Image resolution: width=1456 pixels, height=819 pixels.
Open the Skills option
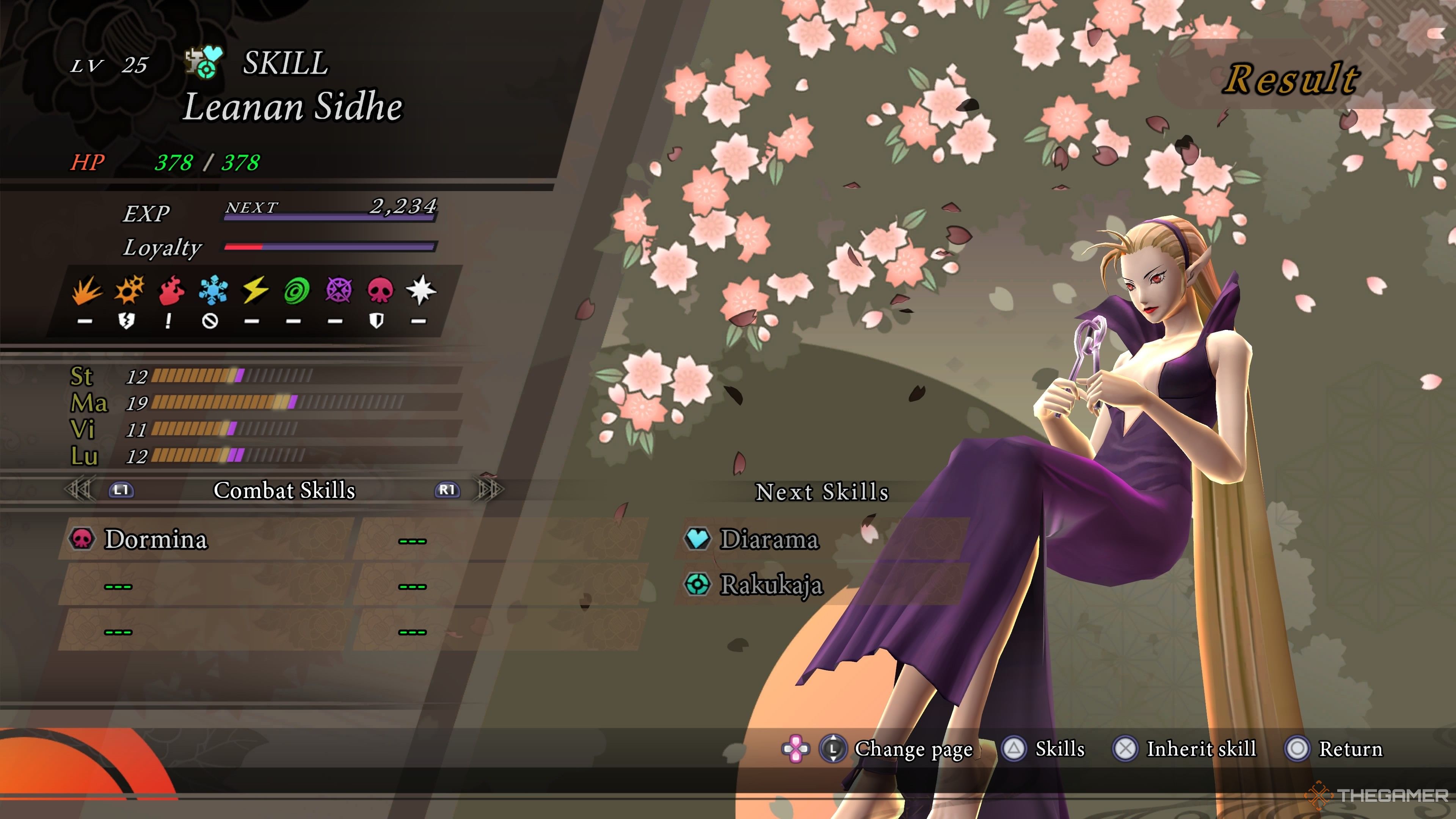coord(1059,749)
